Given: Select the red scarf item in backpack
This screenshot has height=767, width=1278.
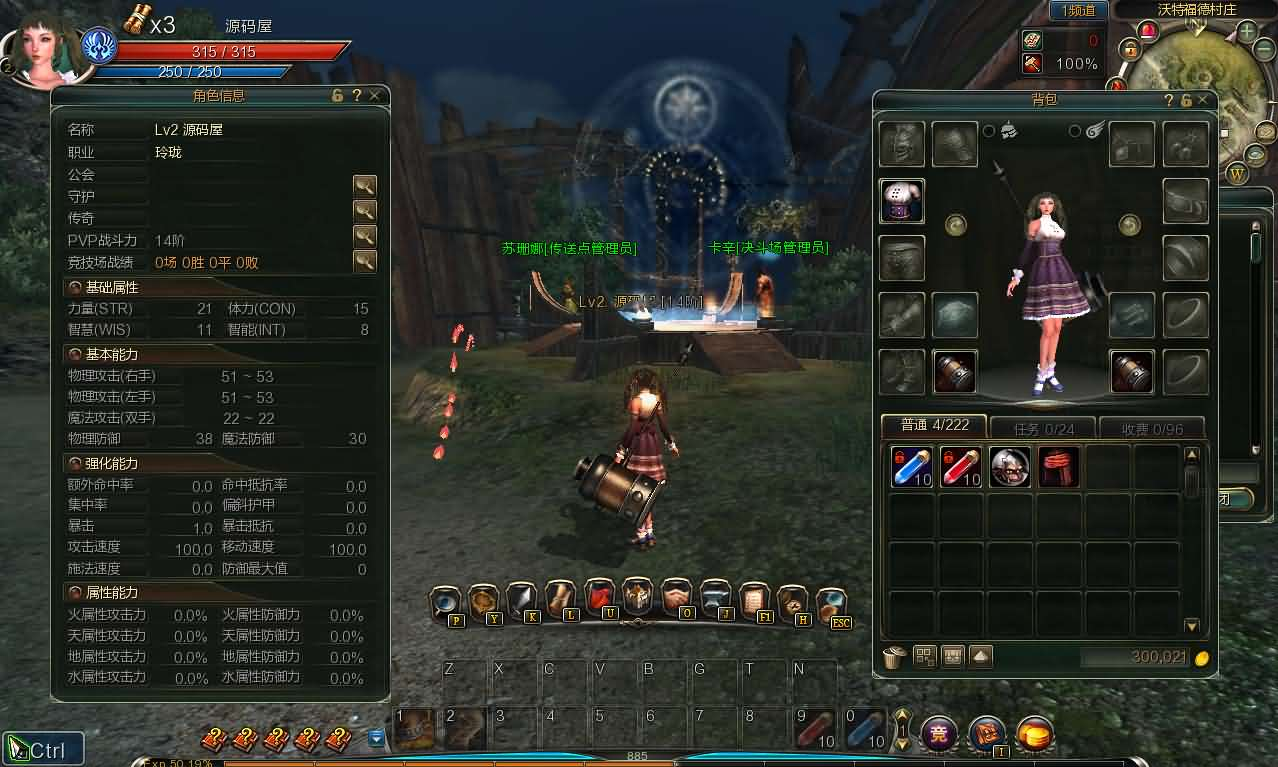Looking at the screenshot, I should coord(1058,467).
